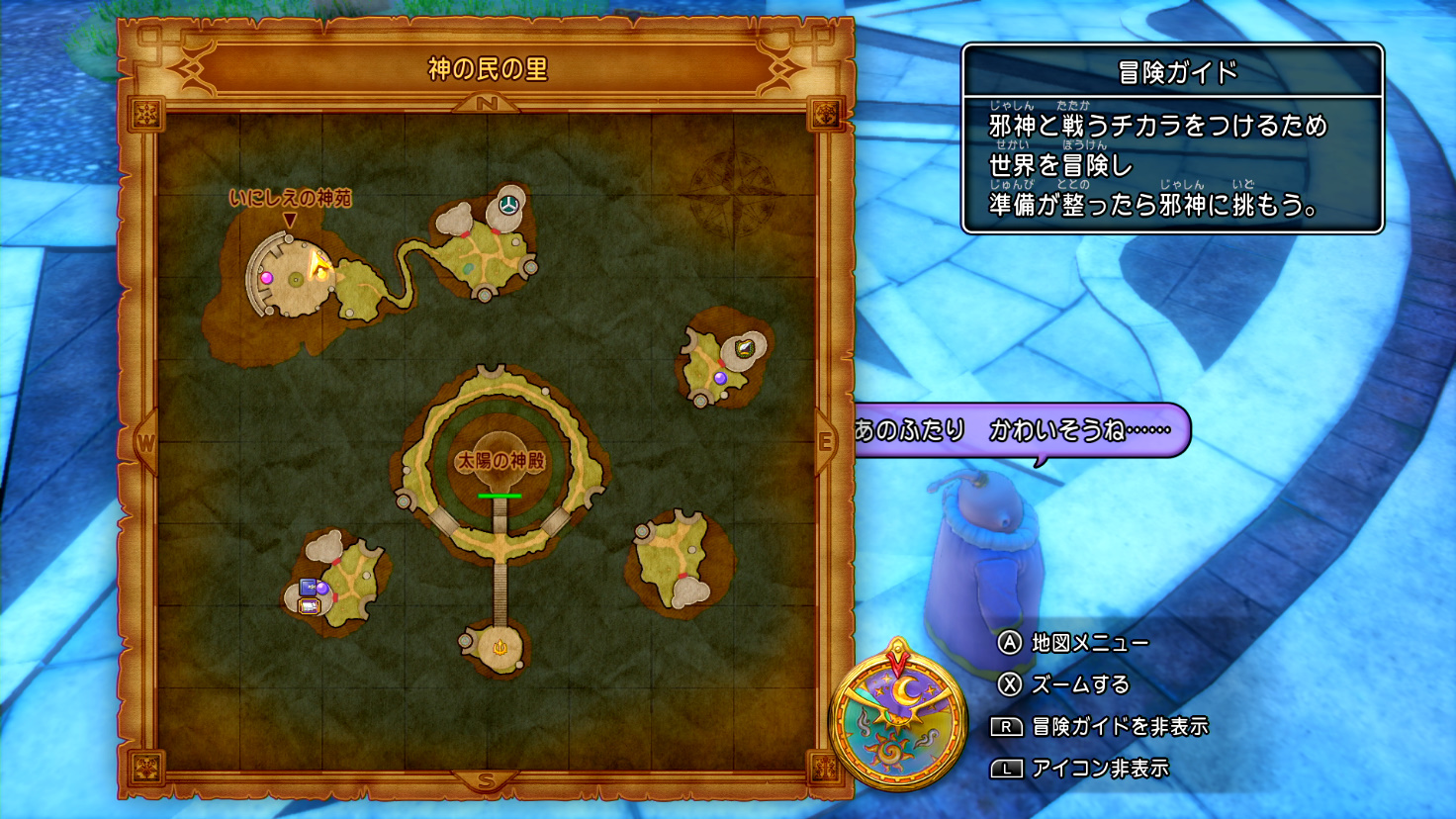Click the golden trident emblem at southern entrance

pyautogui.click(x=500, y=648)
